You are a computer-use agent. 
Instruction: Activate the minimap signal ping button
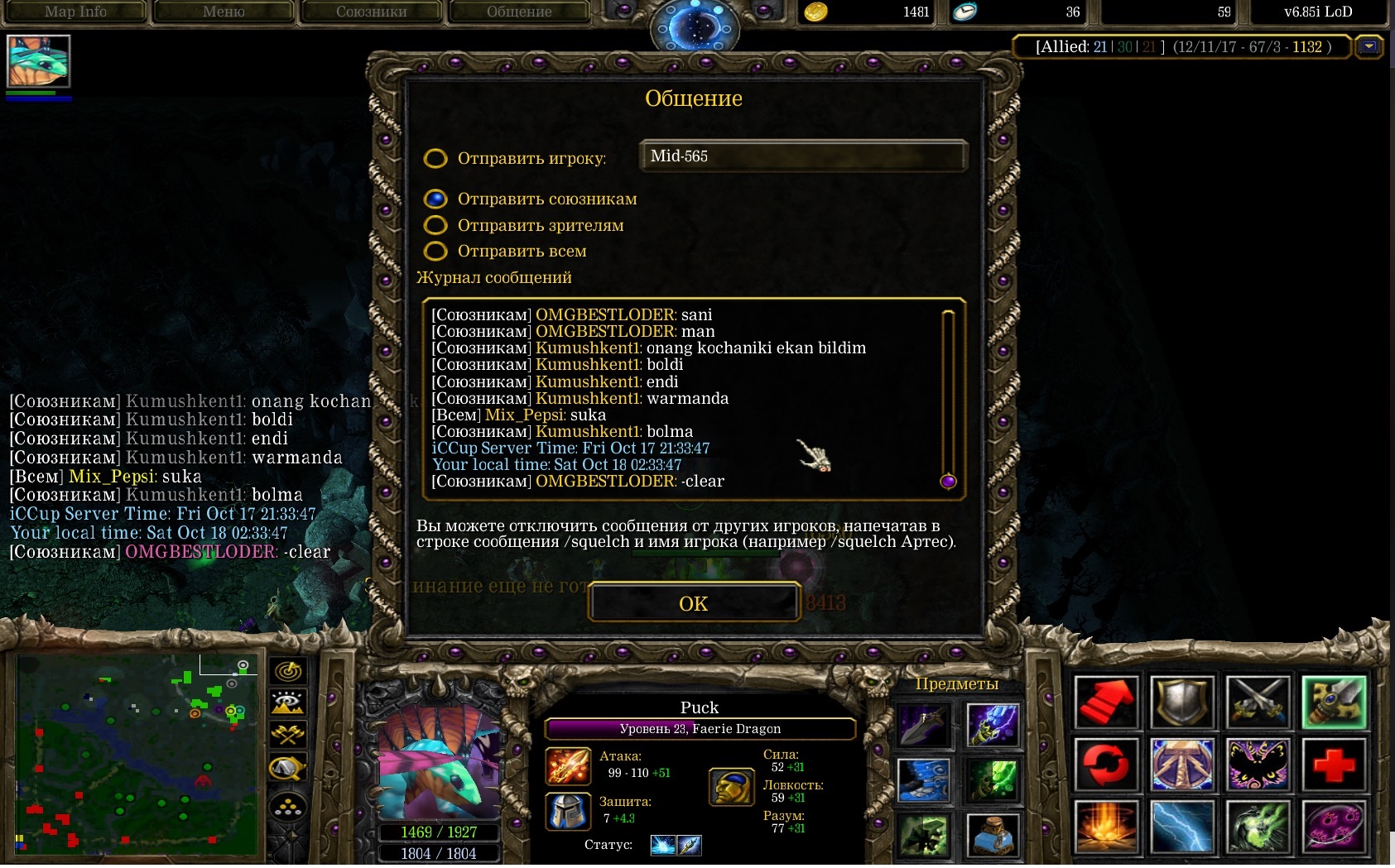click(x=288, y=671)
